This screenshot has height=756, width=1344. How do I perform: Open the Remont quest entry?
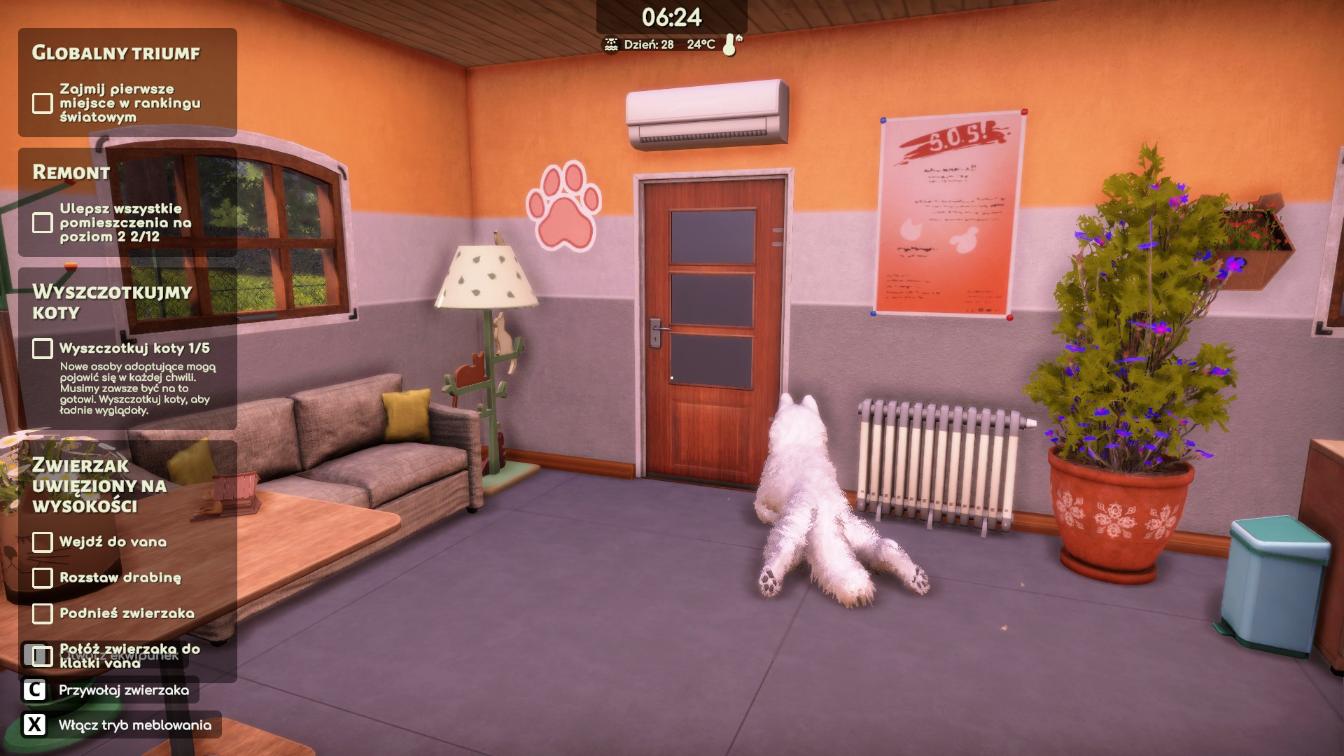point(71,172)
